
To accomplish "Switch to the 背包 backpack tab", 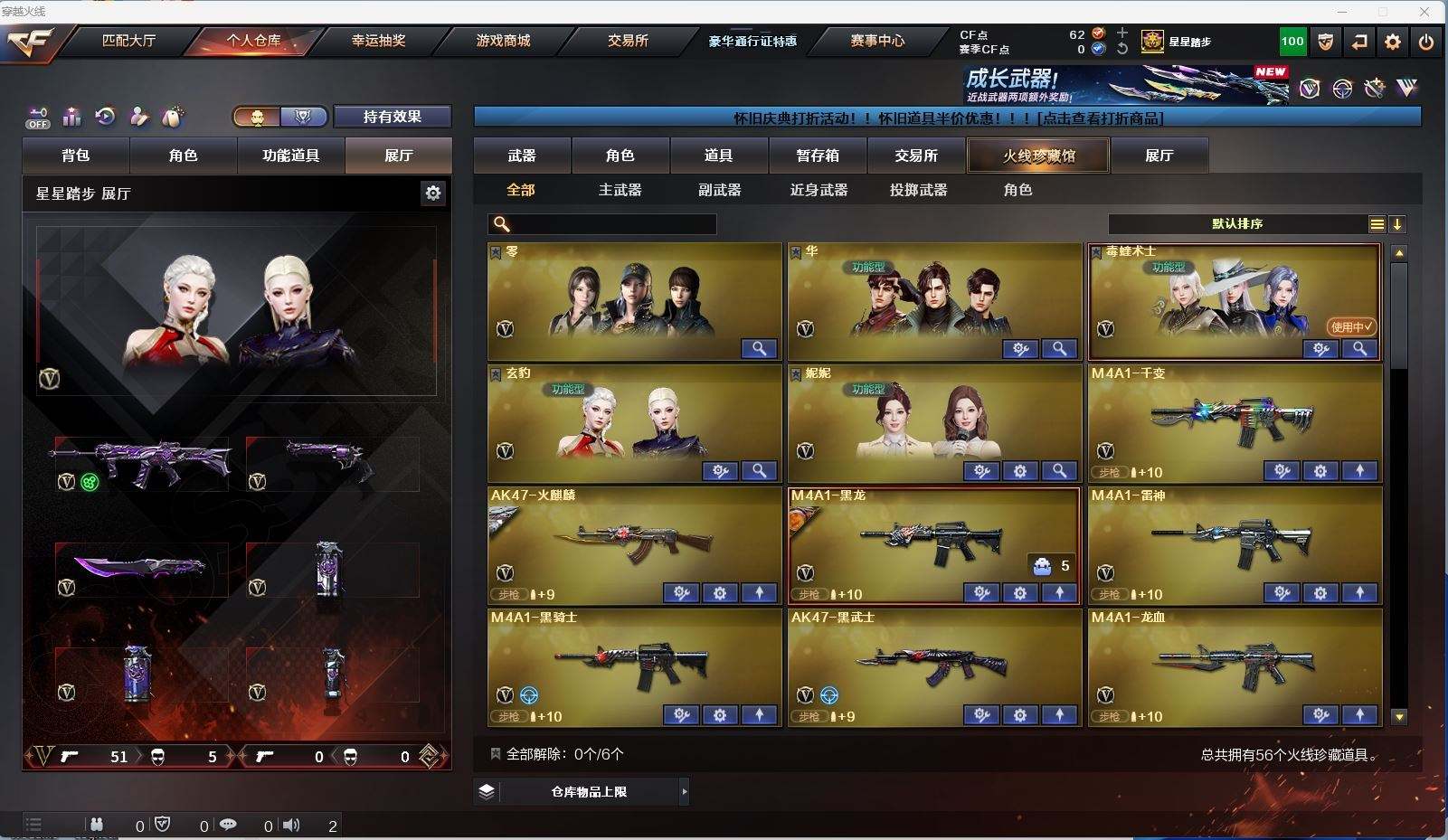I will point(76,156).
